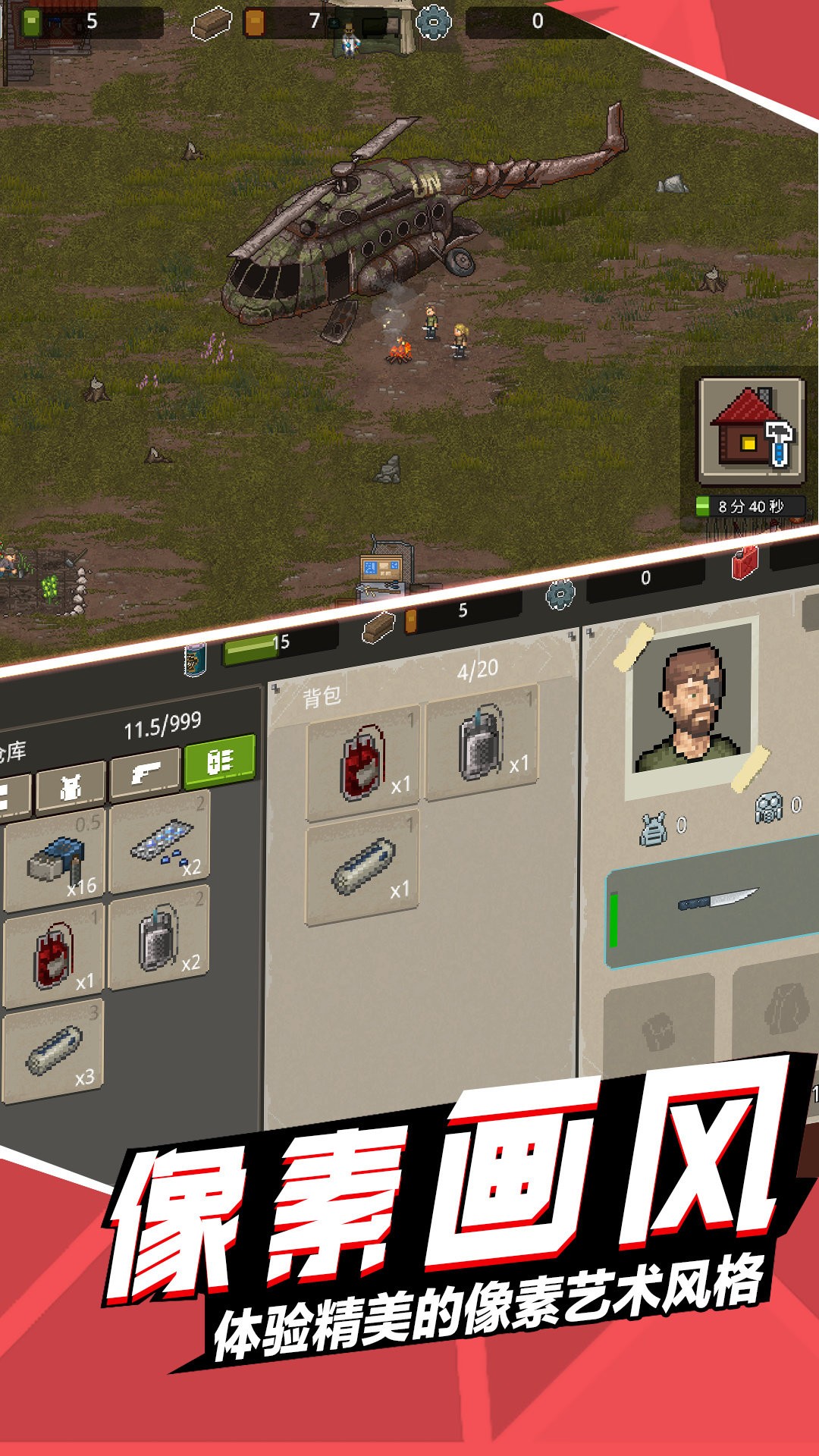Select the warehouse grey IV bag x2
819x1456 pixels.
(160, 940)
